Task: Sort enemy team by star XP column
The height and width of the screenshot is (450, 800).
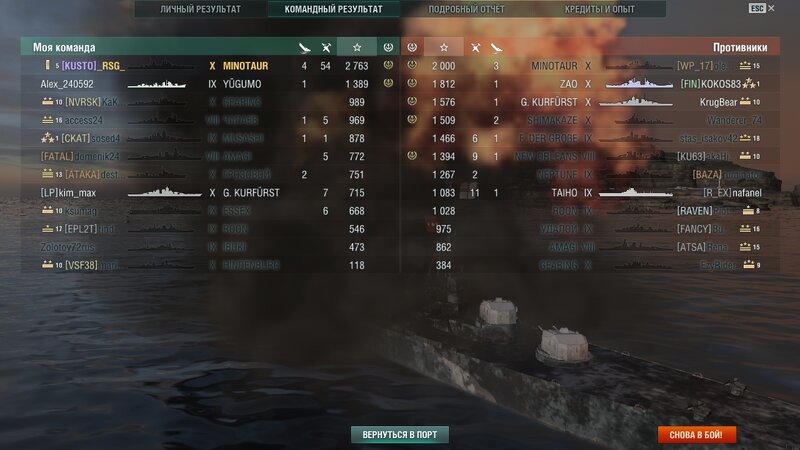Action: [444, 47]
